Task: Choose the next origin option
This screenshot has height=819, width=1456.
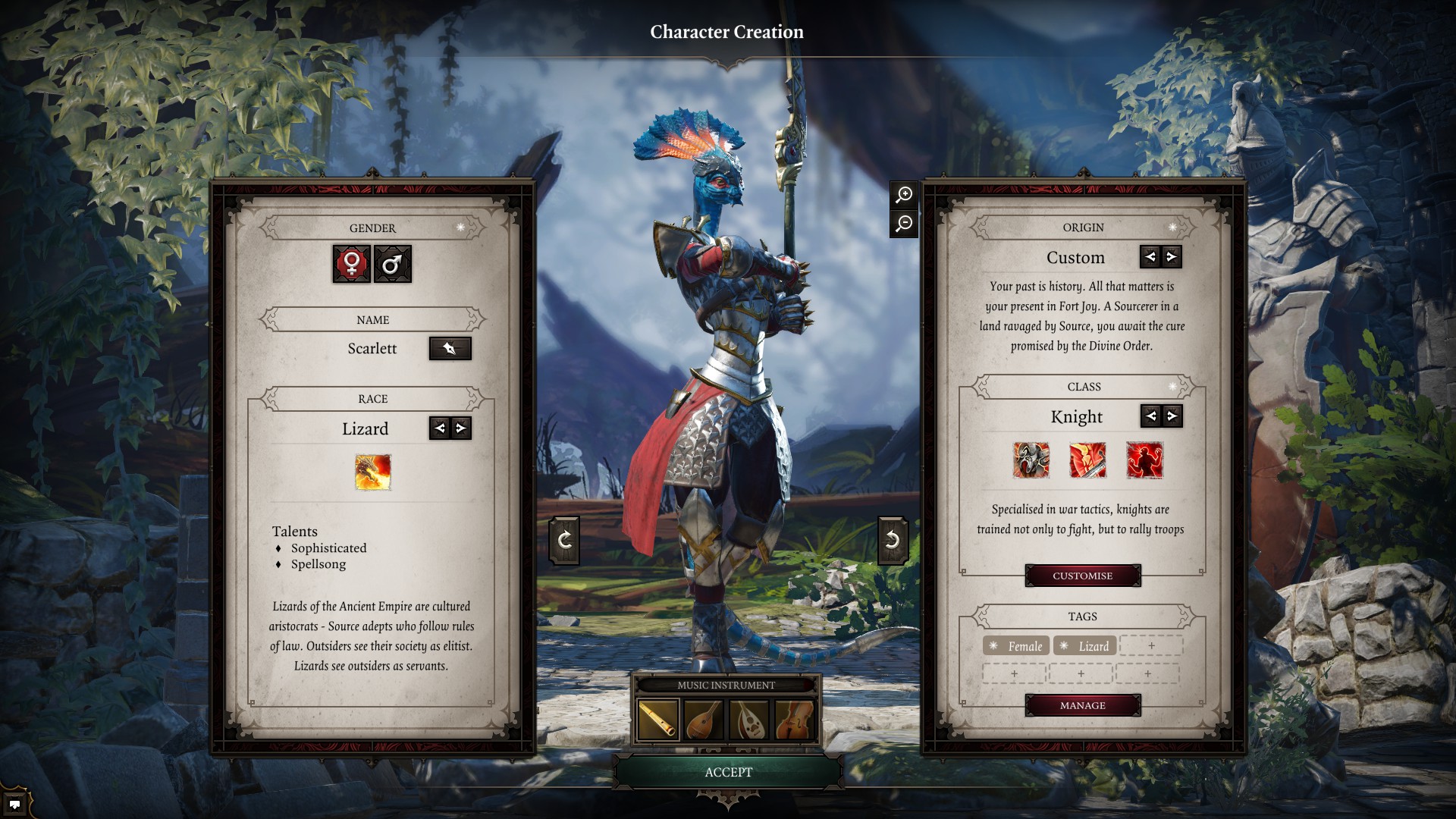Action: (1172, 257)
